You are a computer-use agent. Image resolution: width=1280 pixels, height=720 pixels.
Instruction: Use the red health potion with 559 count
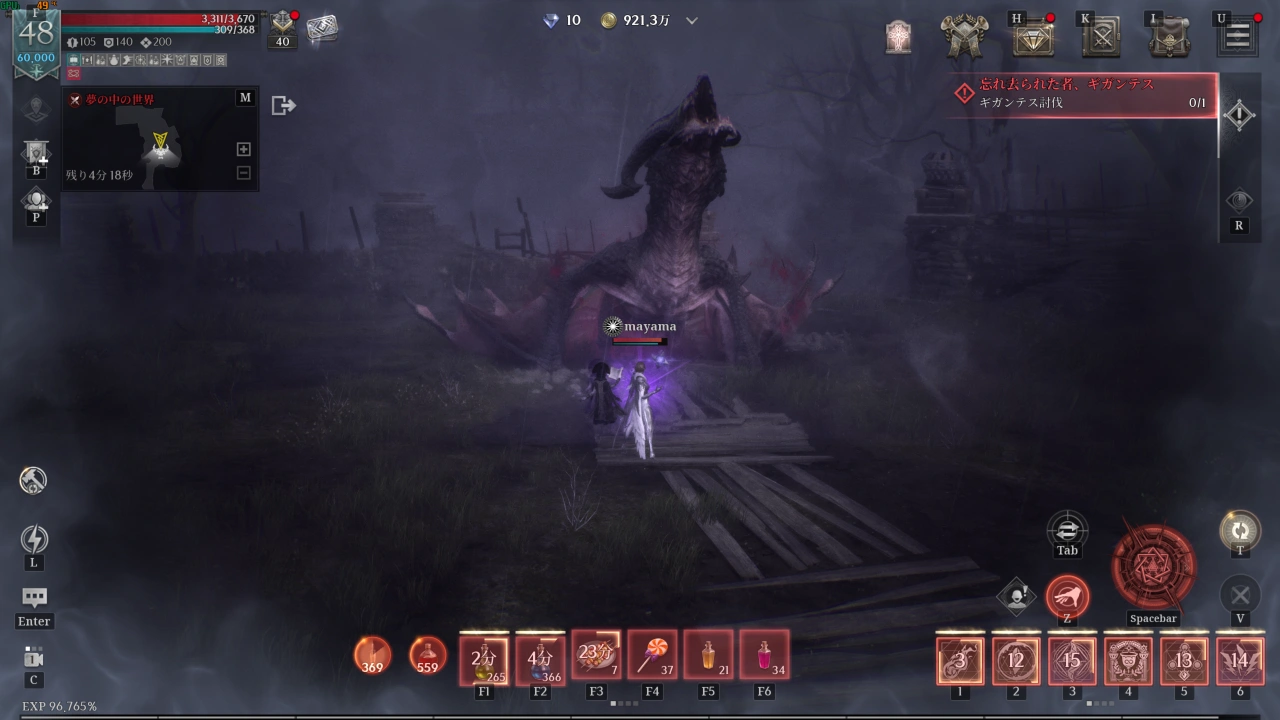click(428, 655)
